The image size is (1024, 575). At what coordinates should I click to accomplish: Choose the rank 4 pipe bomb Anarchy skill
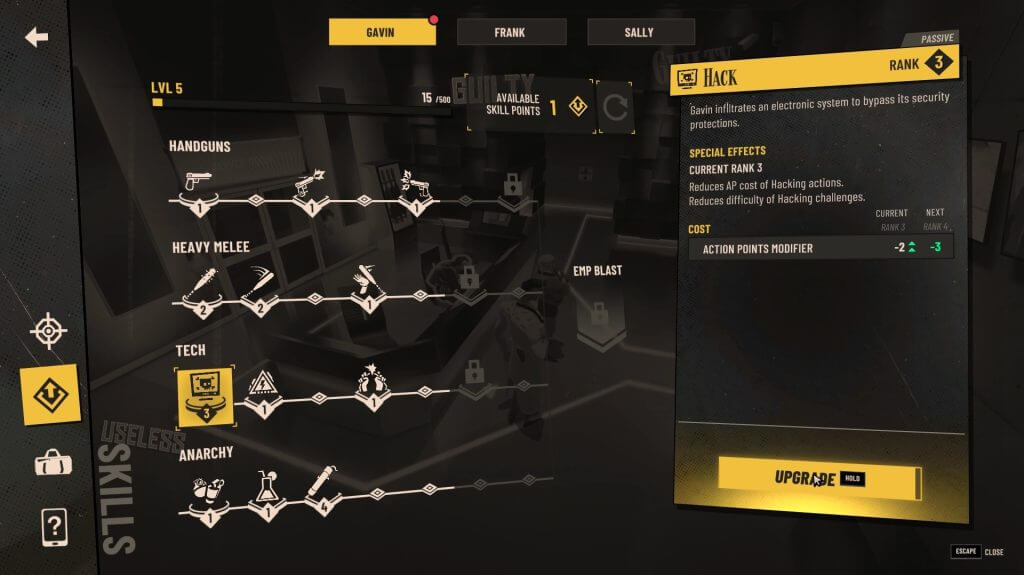319,487
